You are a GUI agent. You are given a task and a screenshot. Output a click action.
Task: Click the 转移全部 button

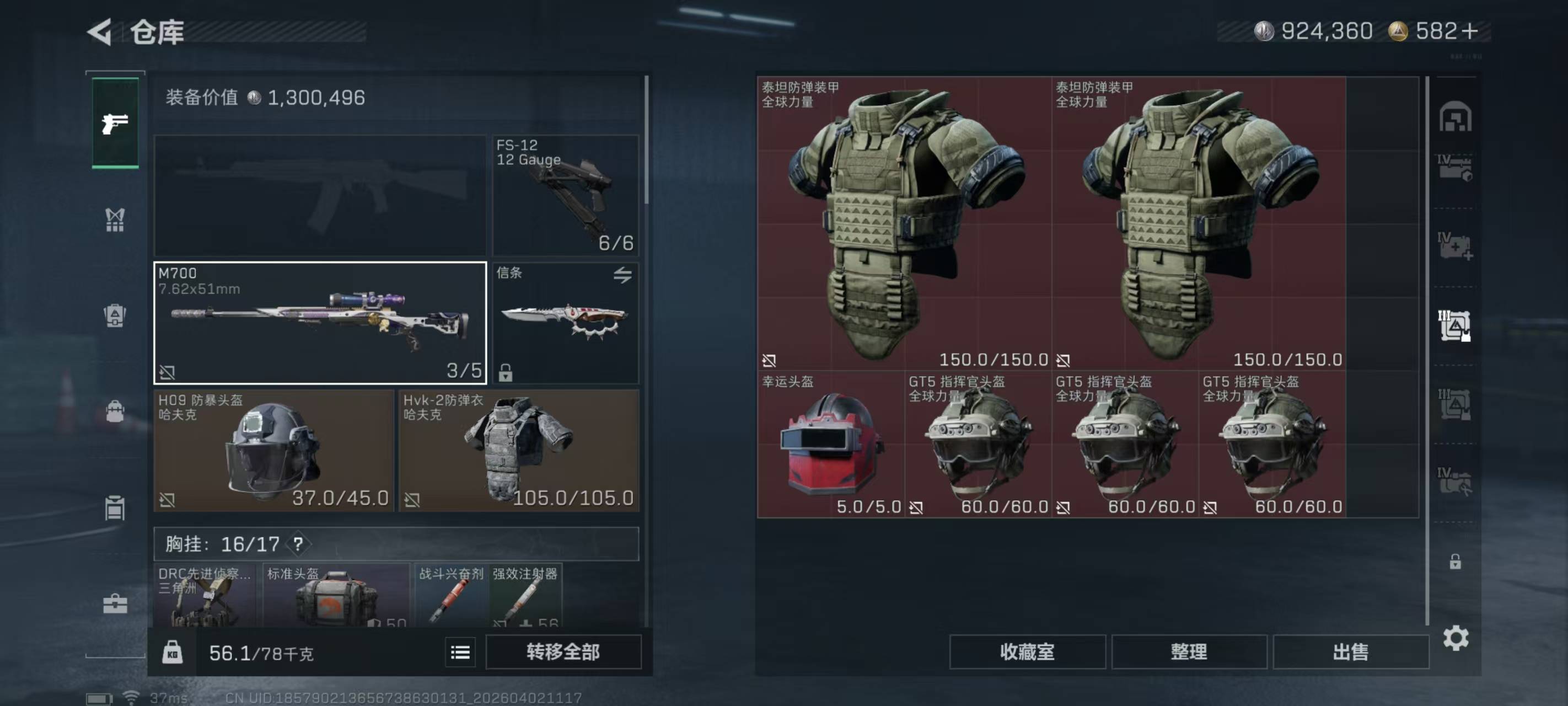[563, 652]
